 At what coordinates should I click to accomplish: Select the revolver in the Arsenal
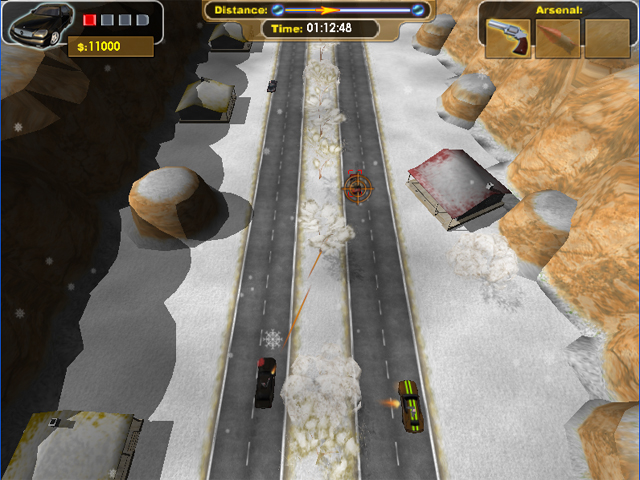509,38
